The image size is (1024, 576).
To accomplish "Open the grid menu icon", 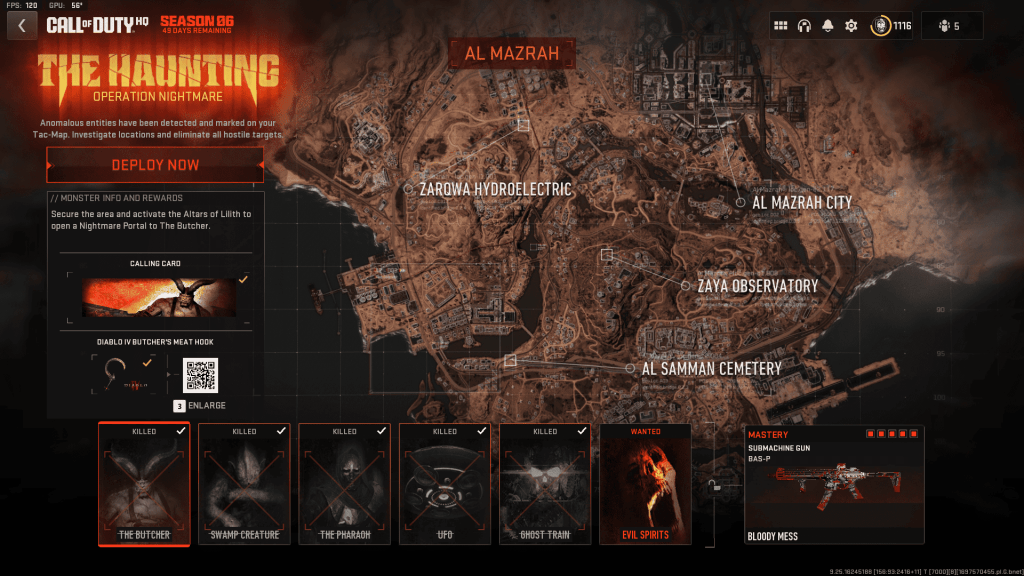I will point(781,26).
